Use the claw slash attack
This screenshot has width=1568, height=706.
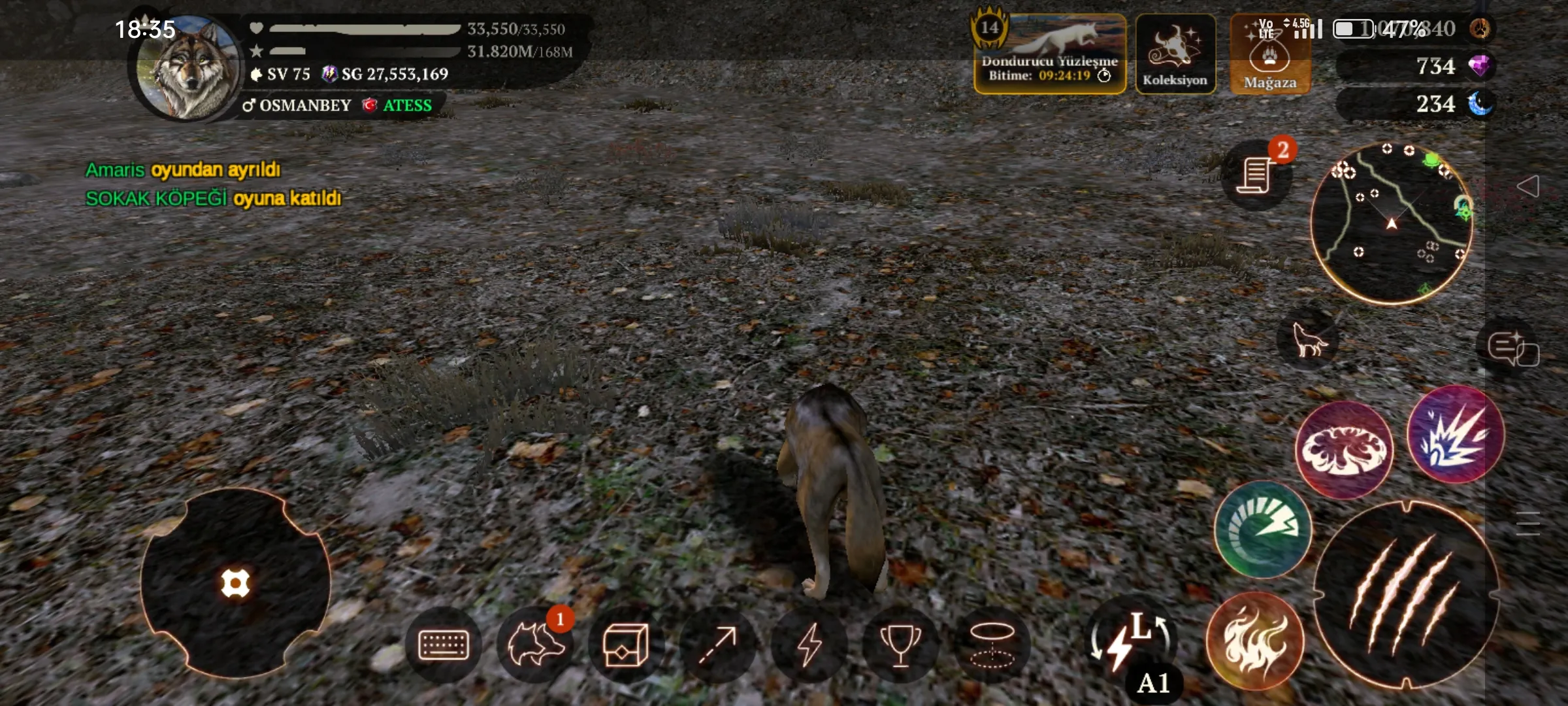1406,595
